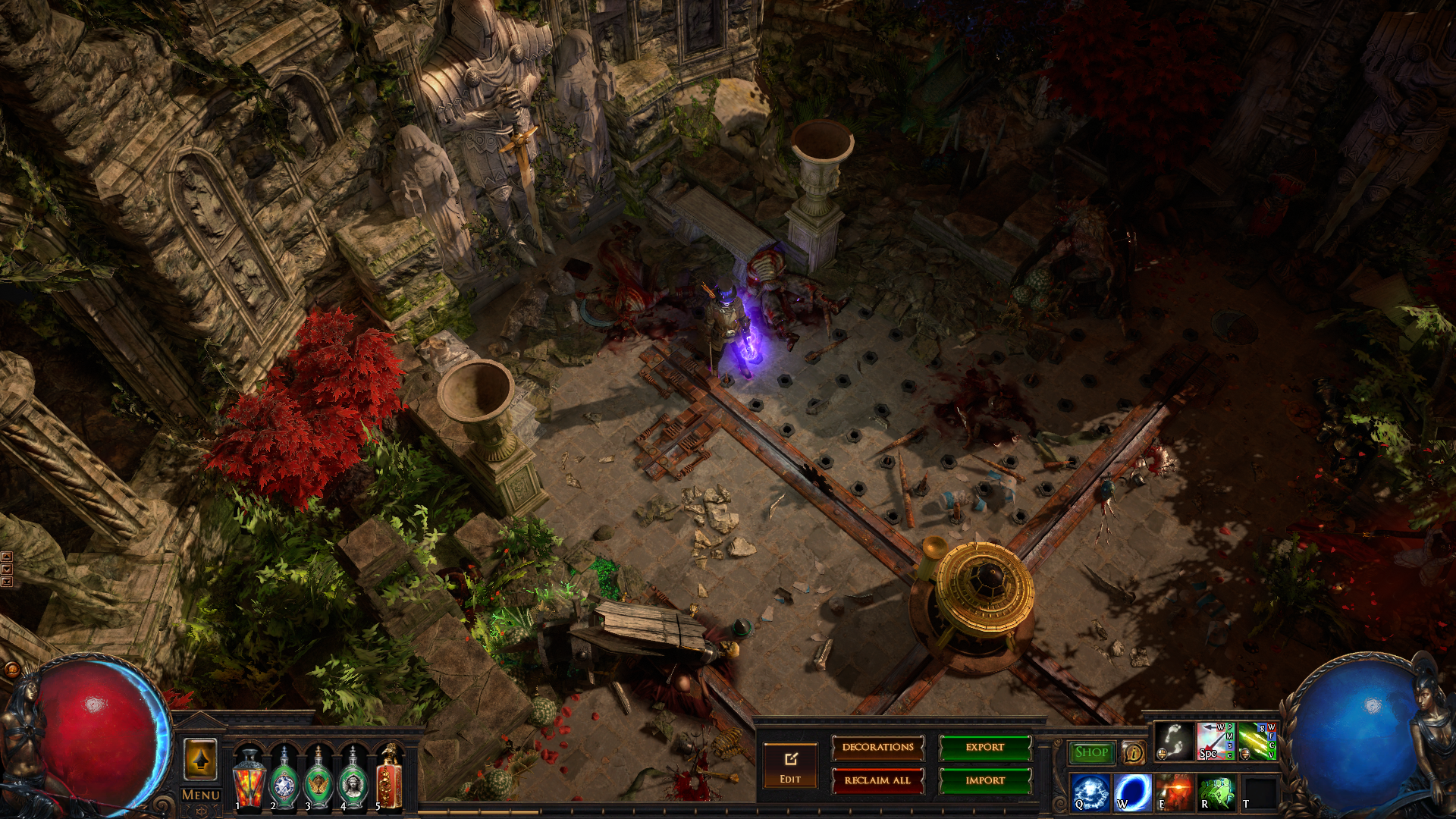Select the footprints move skill slot
The width and height of the screenshot is (1456, 819).
click(x=1173, y=741)
